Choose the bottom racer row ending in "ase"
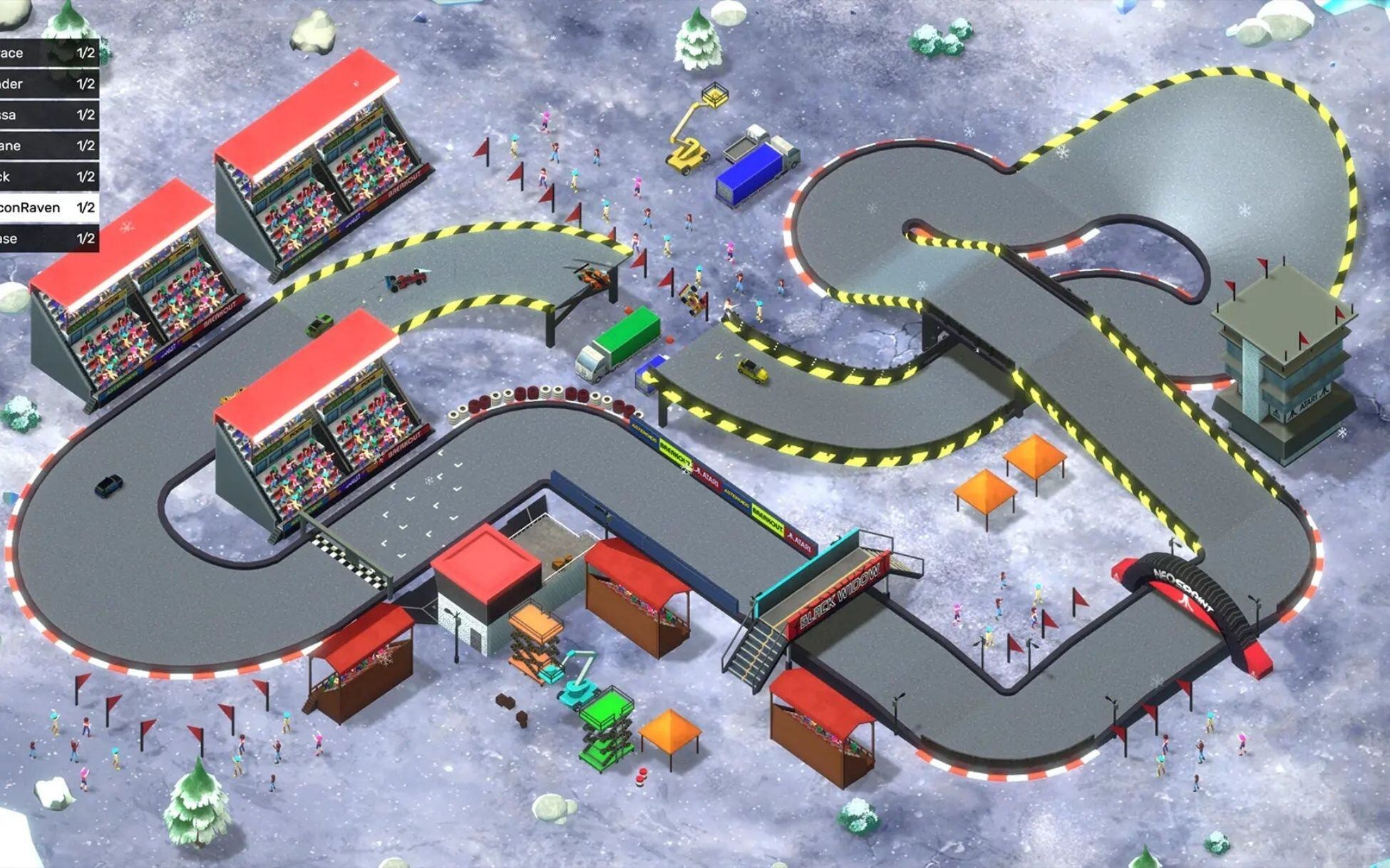The height and width of the screenshot is (868, 1390). 47,239
